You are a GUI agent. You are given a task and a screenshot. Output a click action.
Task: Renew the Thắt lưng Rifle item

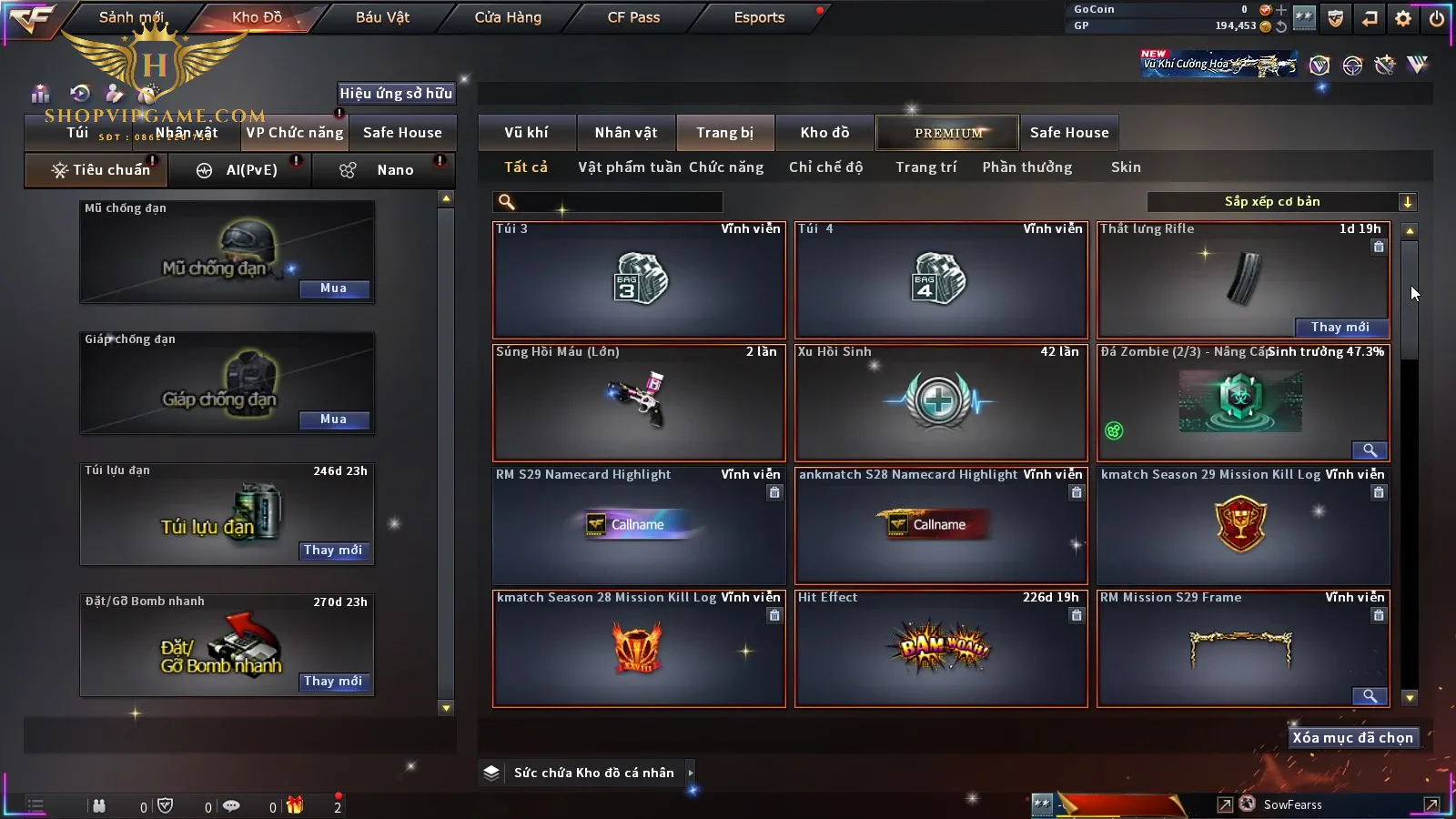click(x=1340, y=328)
